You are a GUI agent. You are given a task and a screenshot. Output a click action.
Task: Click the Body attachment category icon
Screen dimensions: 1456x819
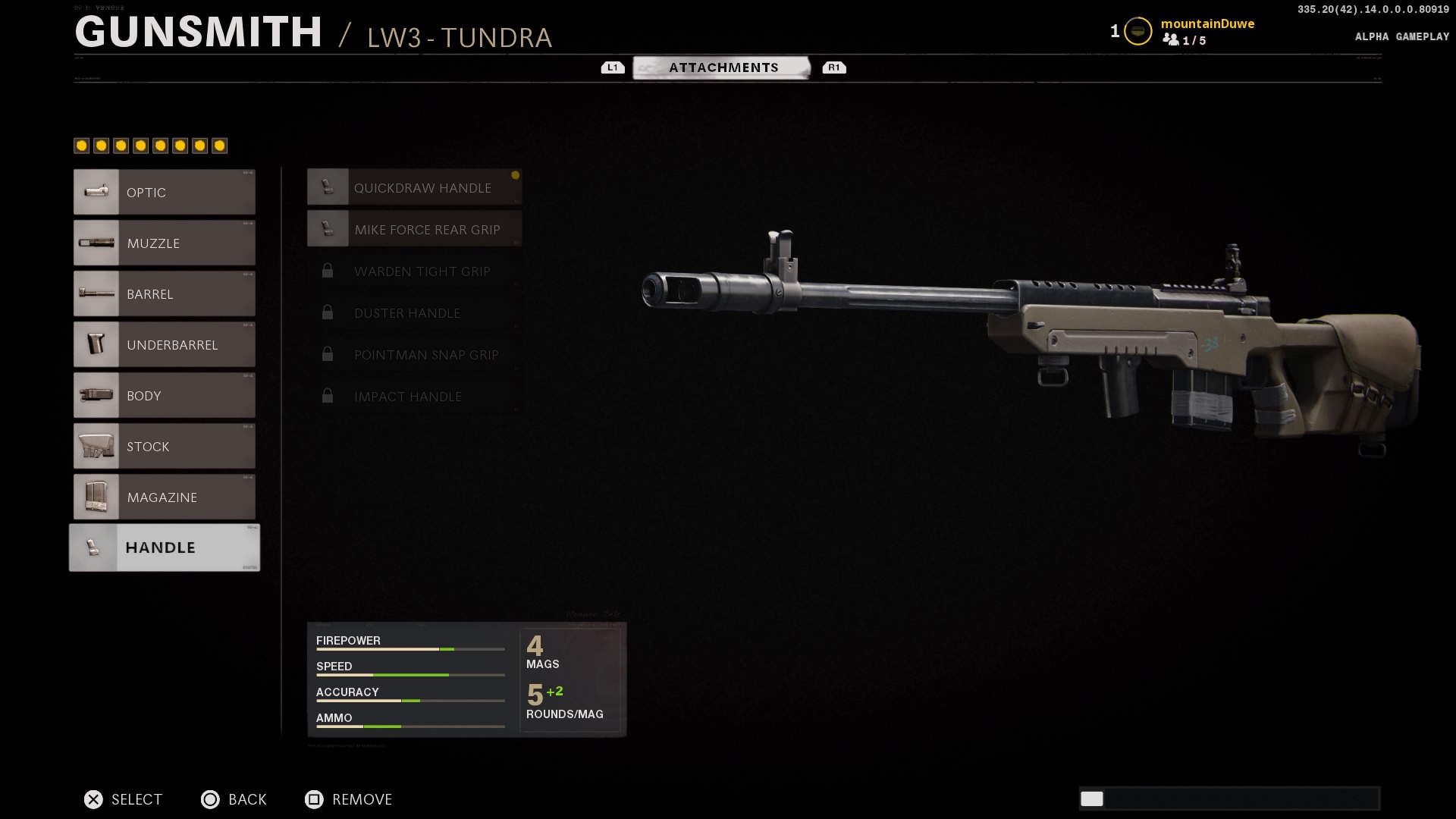(x=96, y=395)
